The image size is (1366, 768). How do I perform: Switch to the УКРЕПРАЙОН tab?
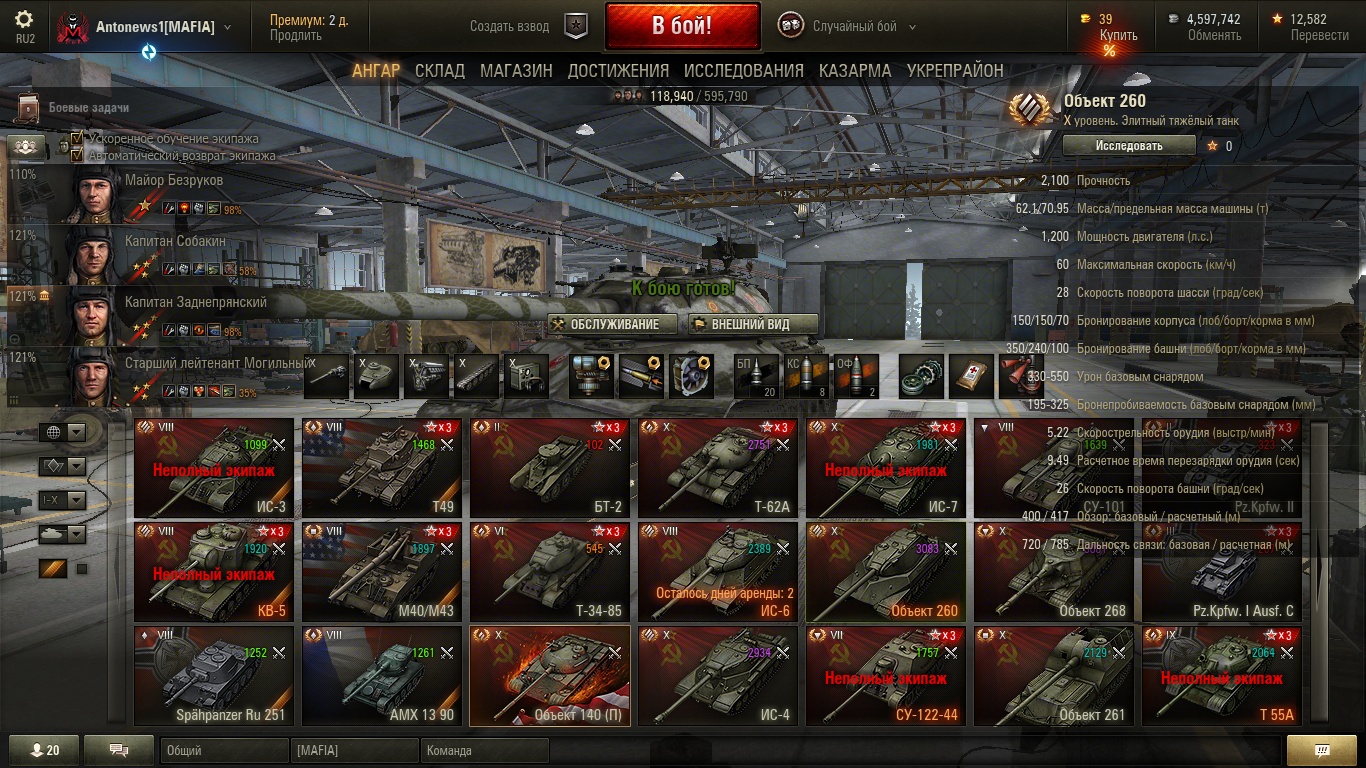click(955, 70)
